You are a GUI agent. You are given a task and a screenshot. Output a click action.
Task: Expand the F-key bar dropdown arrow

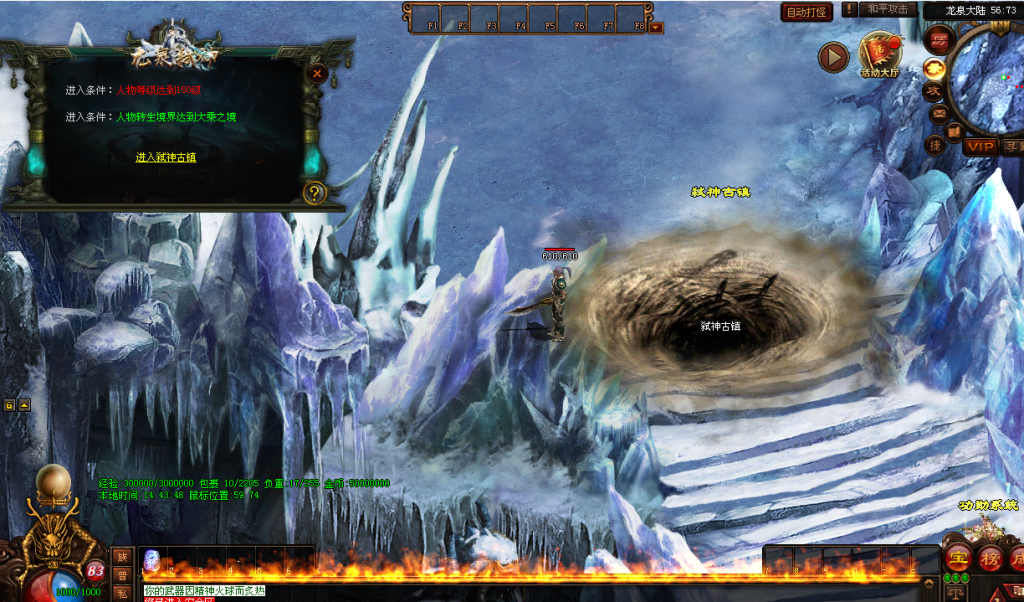click(x=656, y=27)
